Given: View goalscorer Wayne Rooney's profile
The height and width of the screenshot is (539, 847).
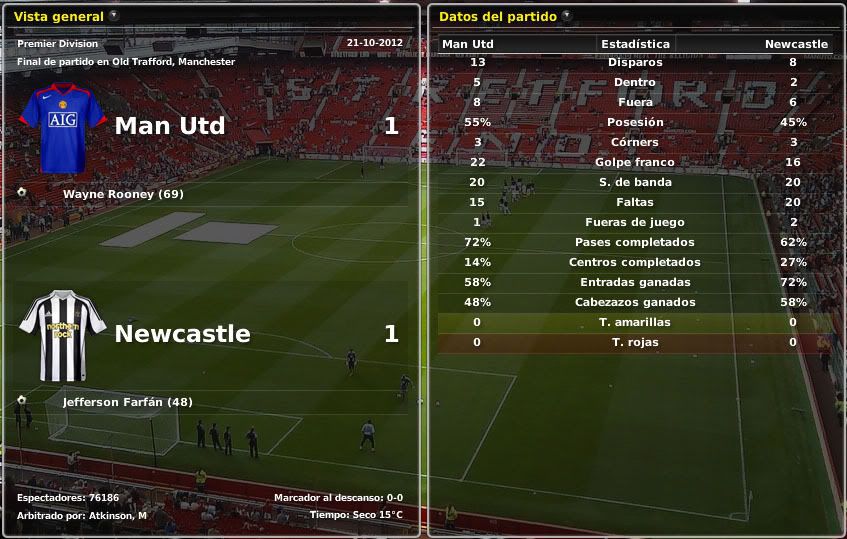Looking at the screenshot, I should [x=123, y=193].
